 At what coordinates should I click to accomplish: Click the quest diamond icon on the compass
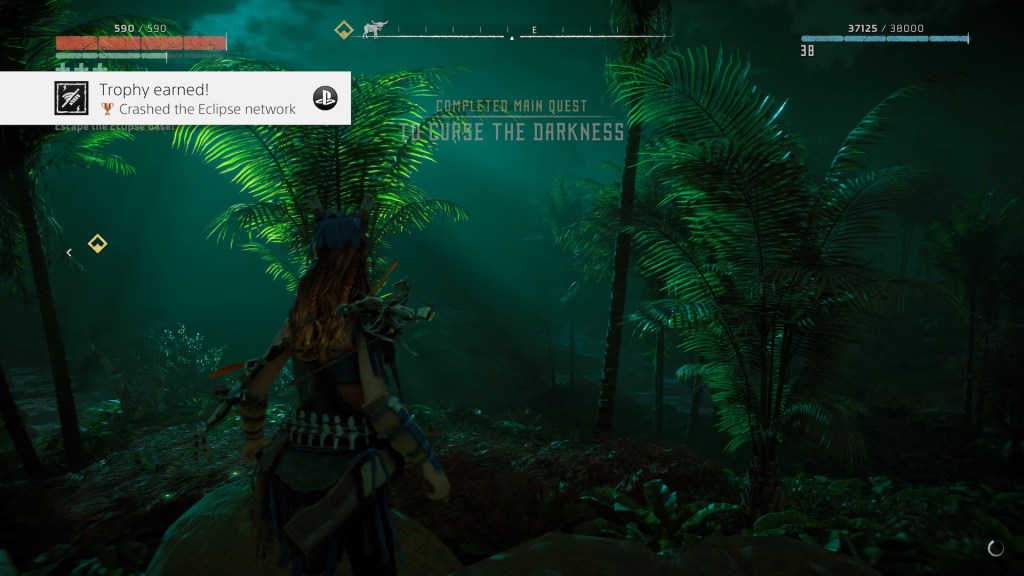(x=343, y=30)
